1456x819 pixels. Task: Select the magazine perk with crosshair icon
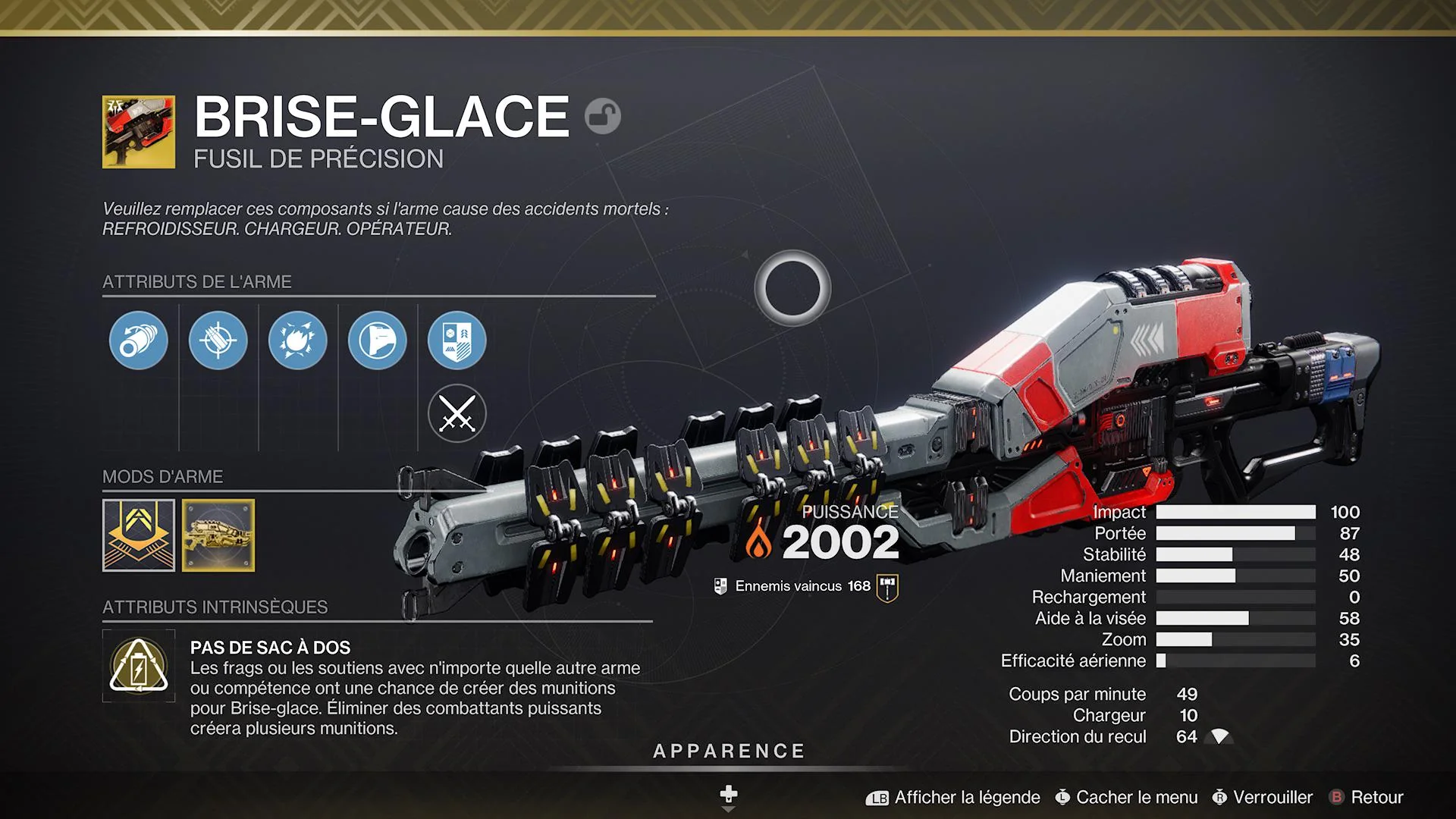point(218,340)
